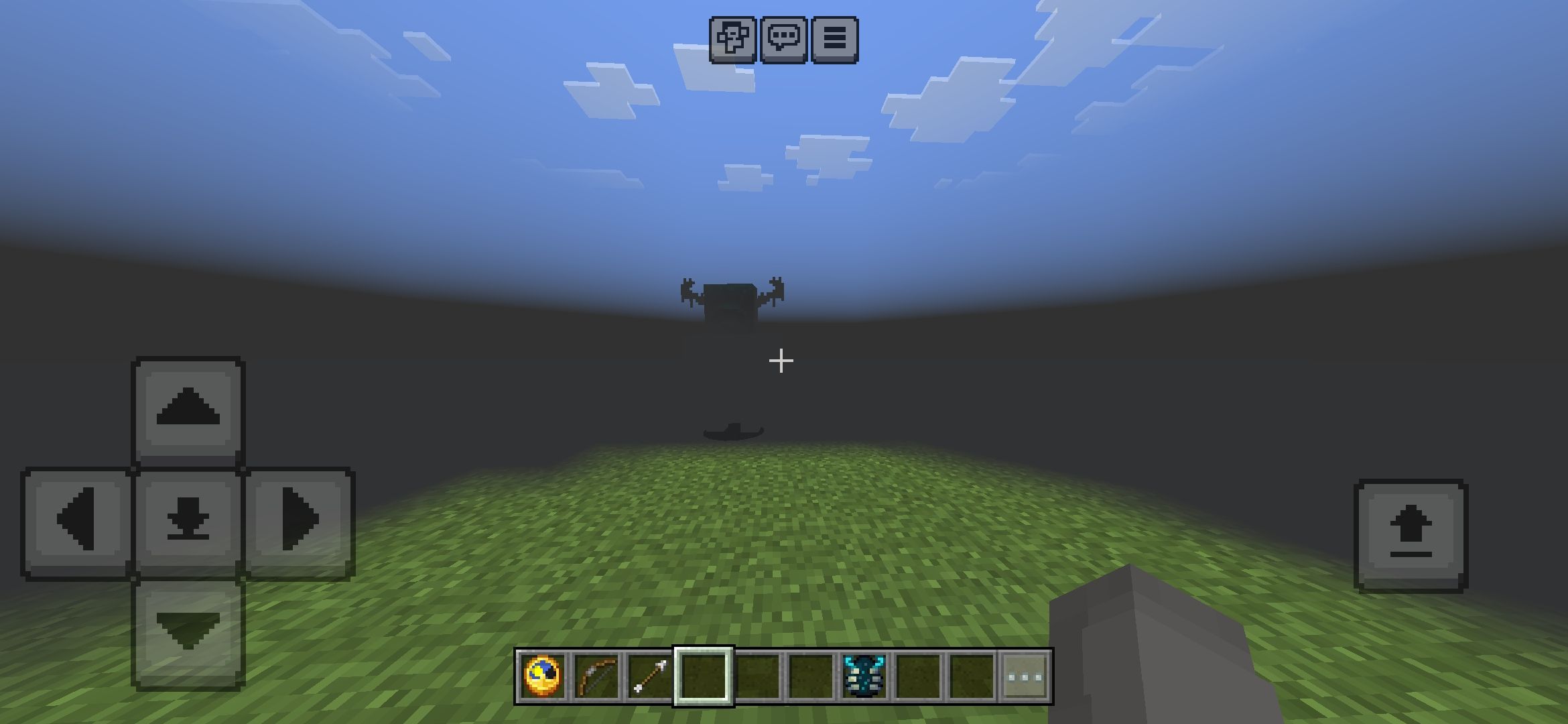Click the highlighted empty hotbar slot
Viewport: 1568px width, 724px height.
(704, 676)
